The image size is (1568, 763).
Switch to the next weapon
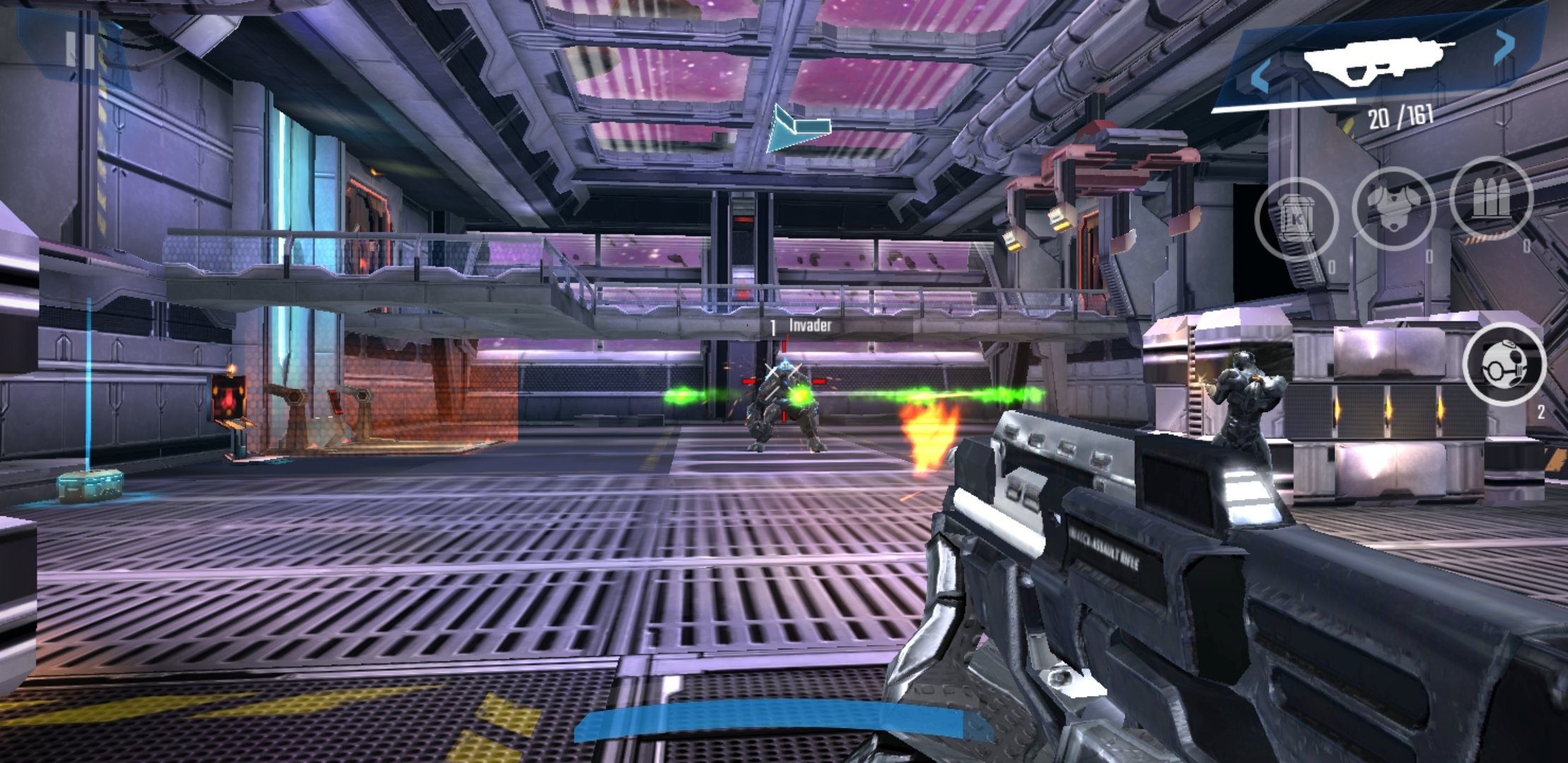coord(1504,47)
